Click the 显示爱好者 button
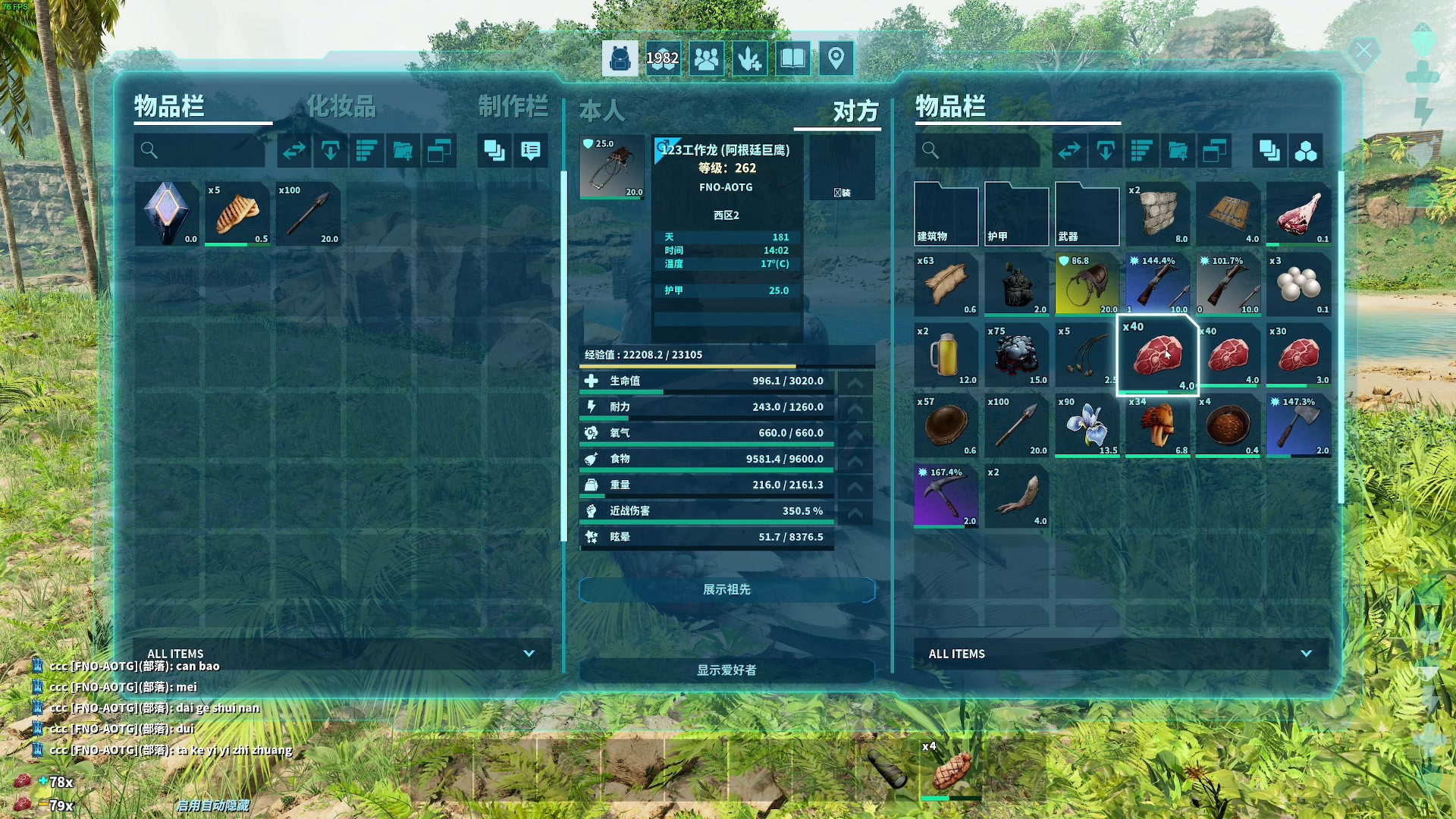The image size is (1456, 819). (726, 670)
